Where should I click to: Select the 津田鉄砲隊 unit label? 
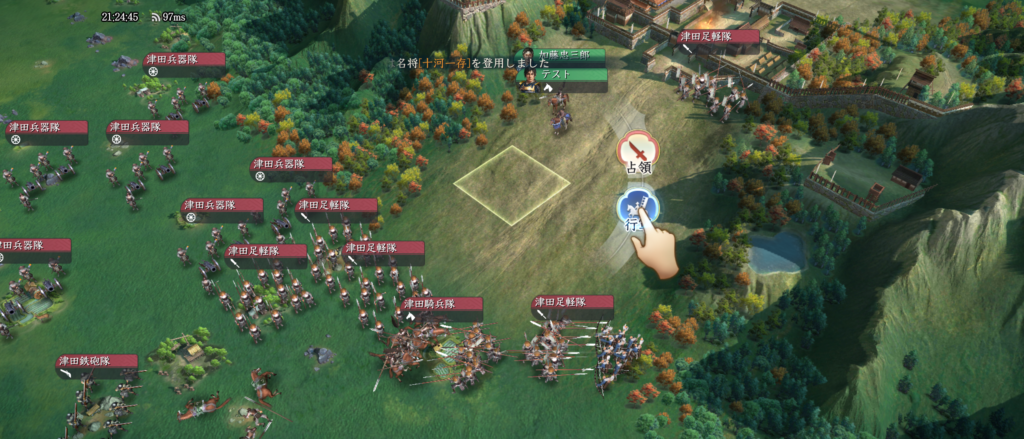click(97, 362)
